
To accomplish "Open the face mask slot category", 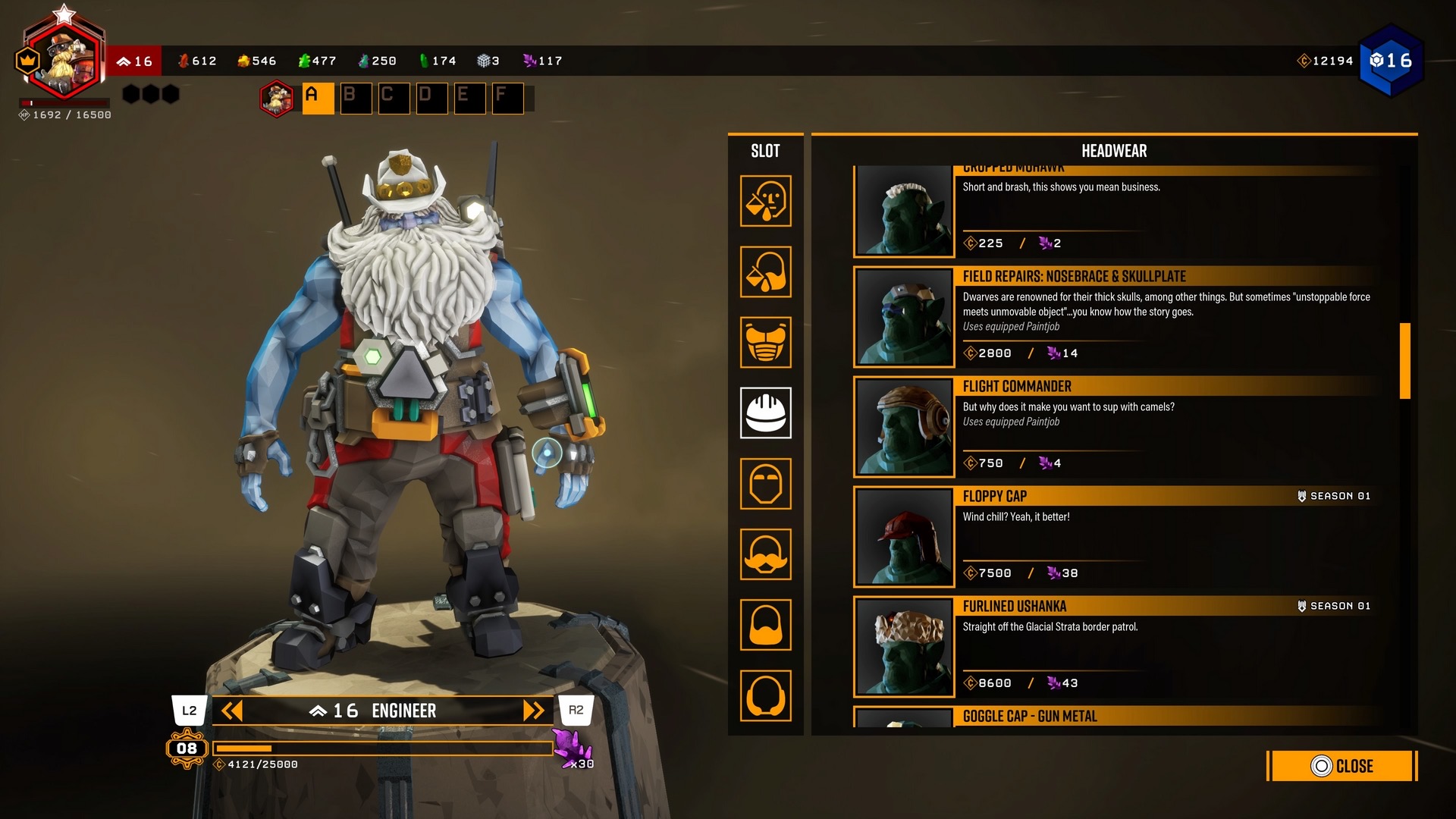I will [x=766, y=484].
